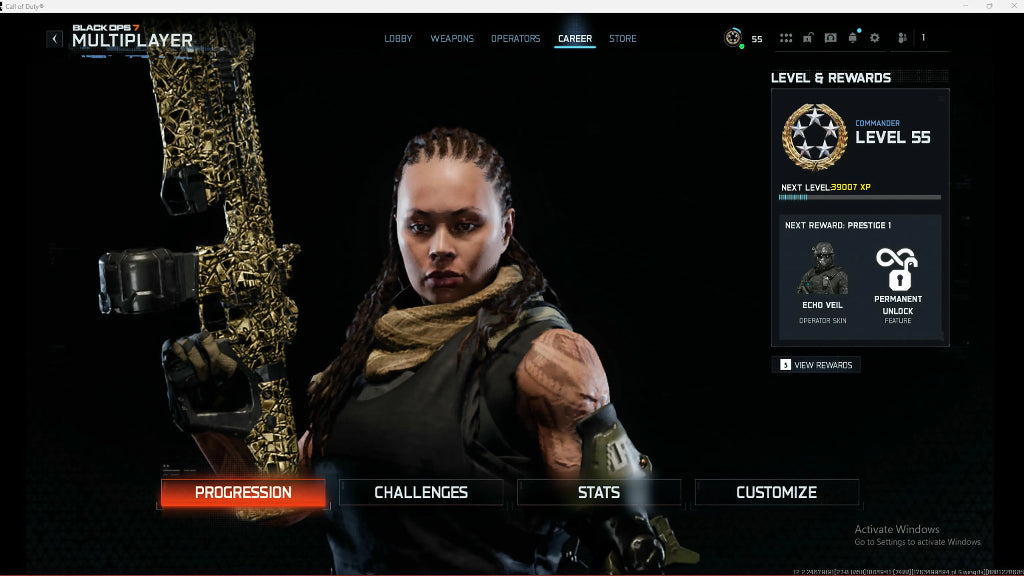Open the settings gear icon

tap(875, 38)
